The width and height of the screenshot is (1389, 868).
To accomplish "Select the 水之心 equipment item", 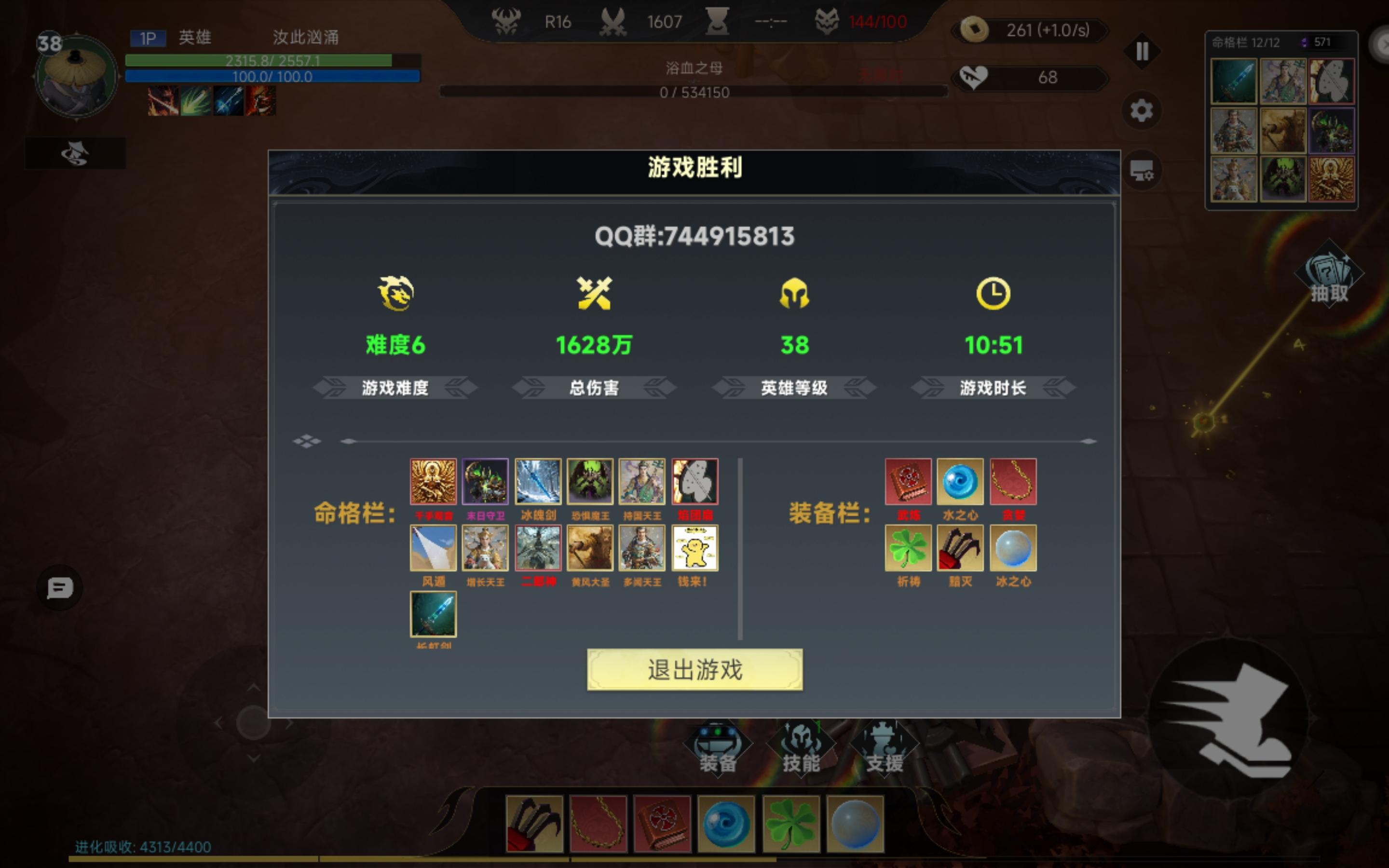I will pos(960,482).
